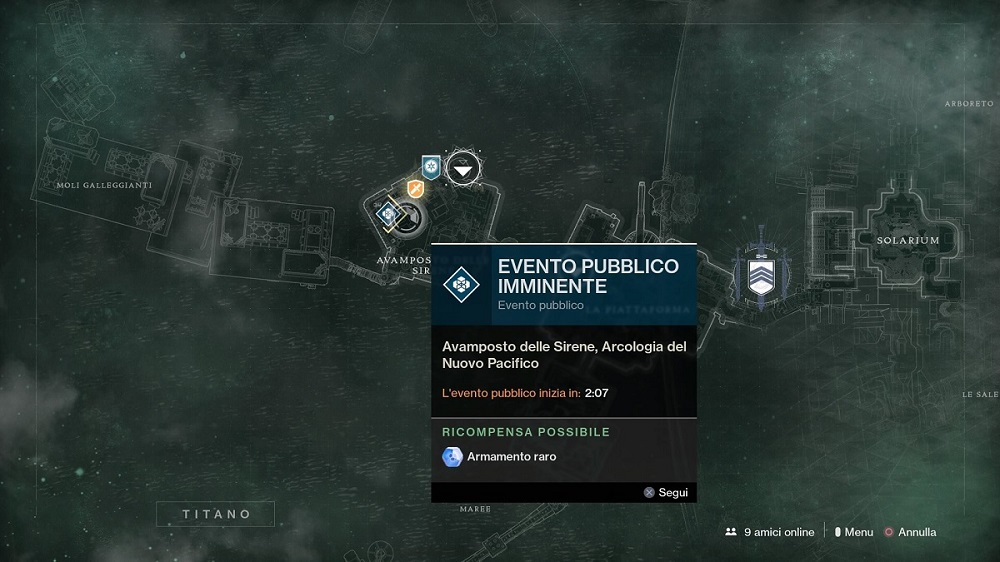Select the Armamento raro reward icon

click(452, 456)
